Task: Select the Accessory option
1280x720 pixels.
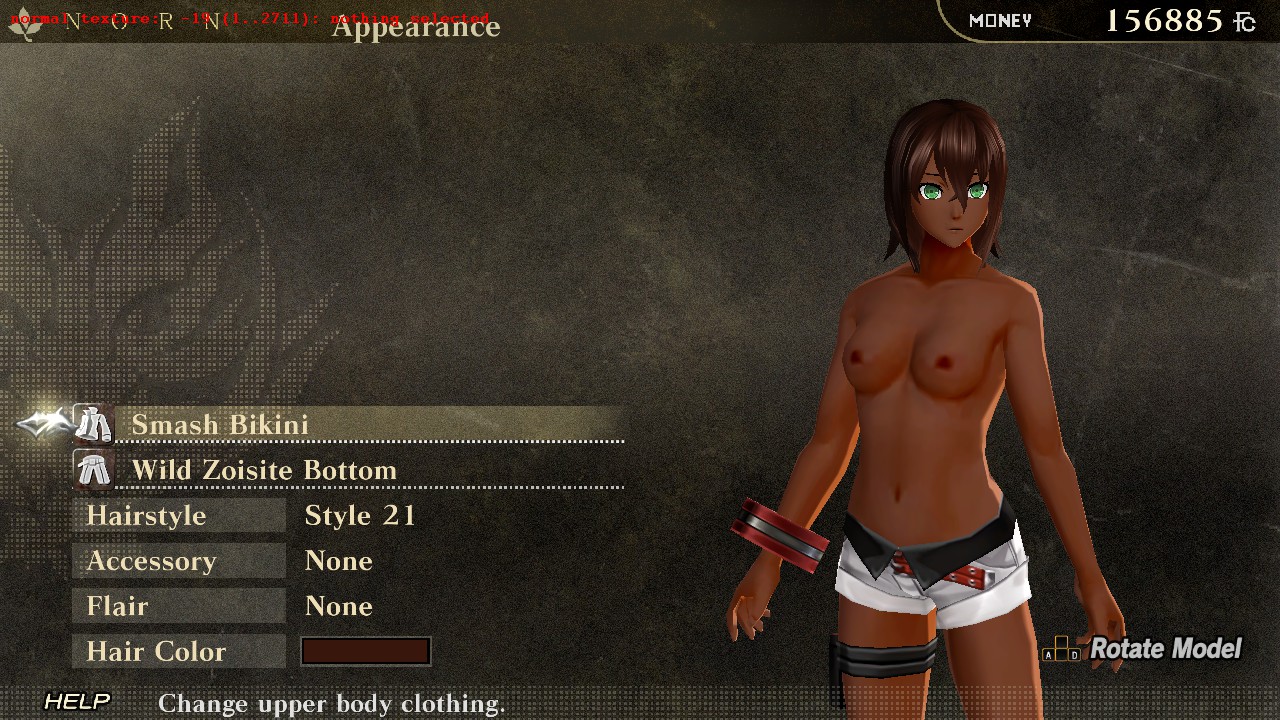Action: coord(179,561)
